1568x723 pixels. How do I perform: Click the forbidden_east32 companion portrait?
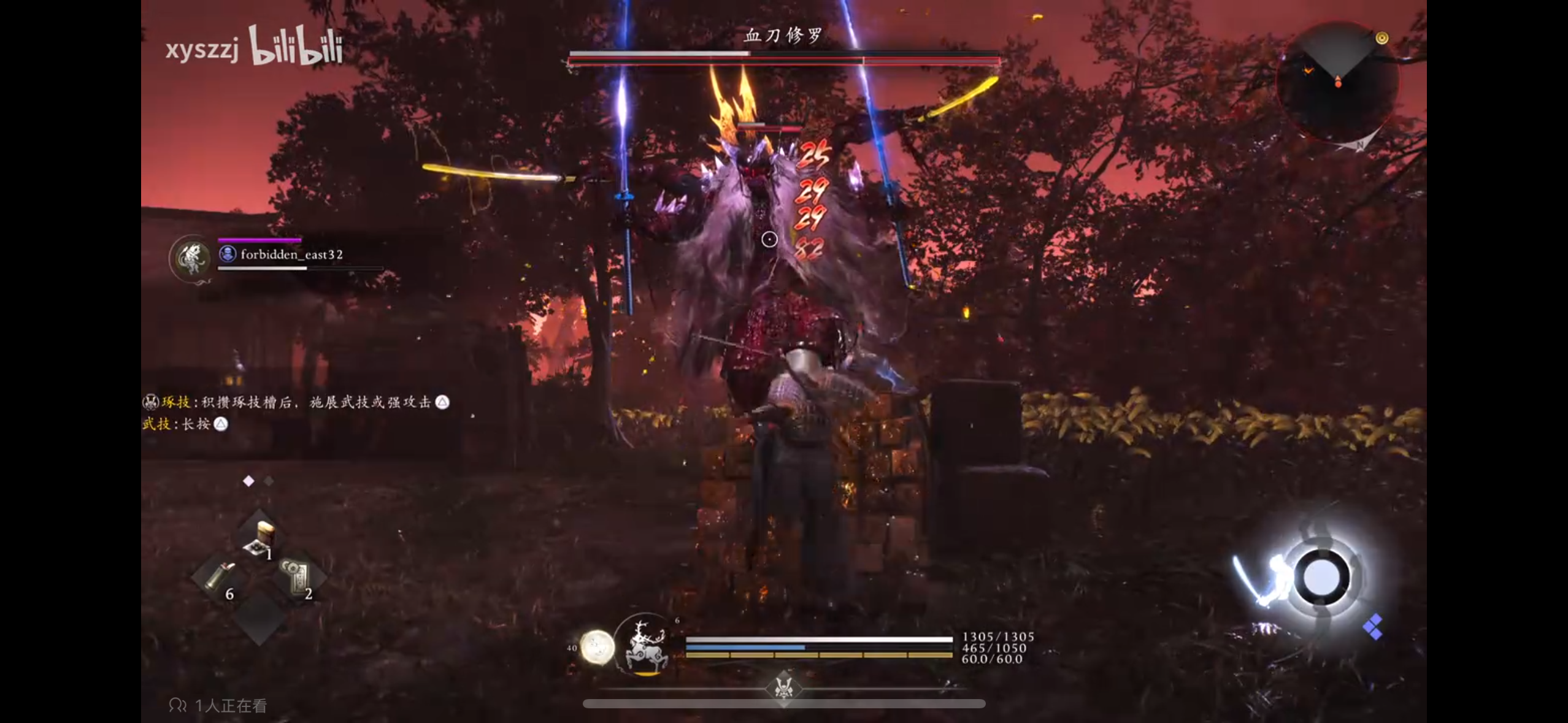192,258
